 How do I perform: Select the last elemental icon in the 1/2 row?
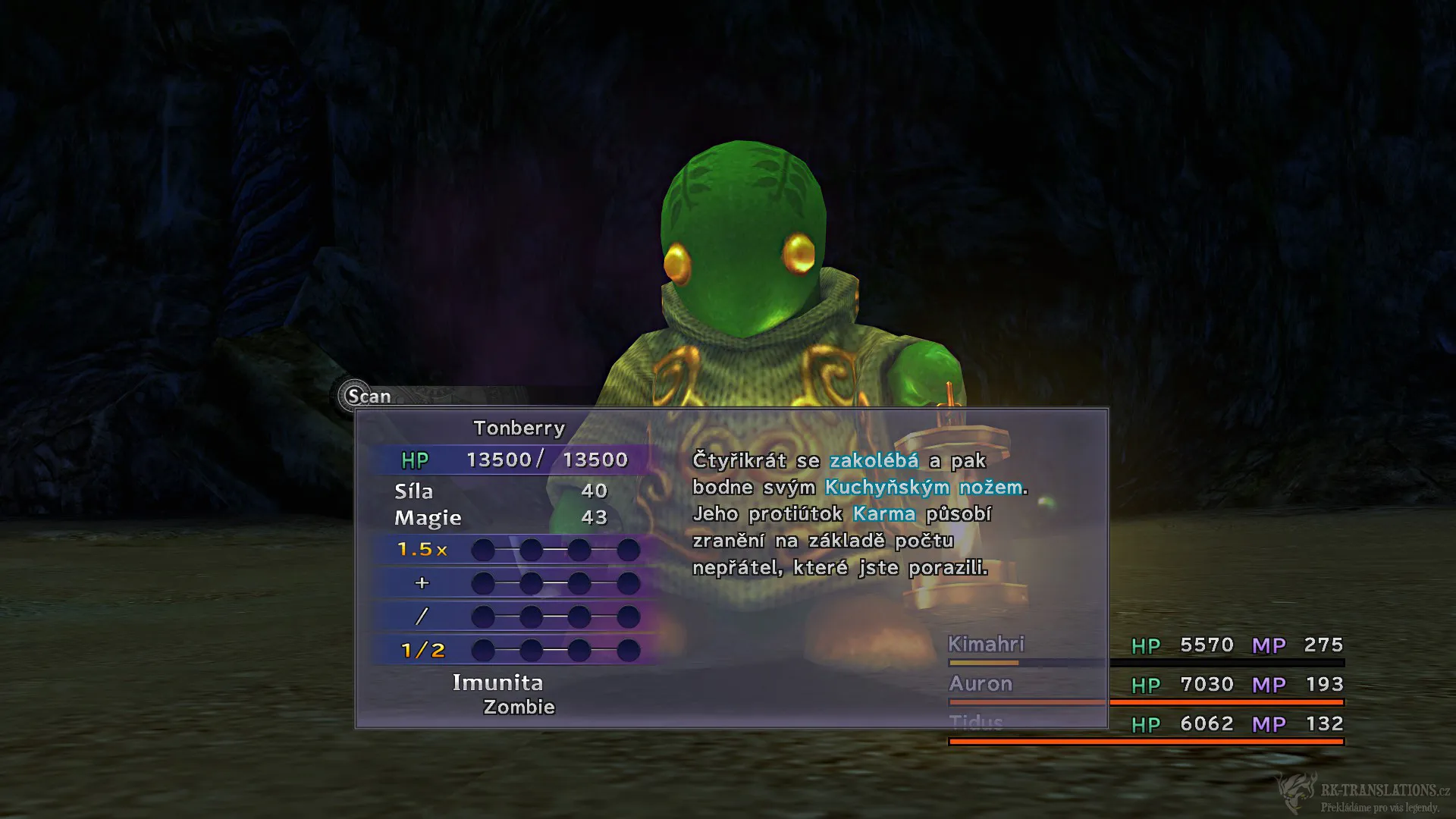[x=629, y=650]
